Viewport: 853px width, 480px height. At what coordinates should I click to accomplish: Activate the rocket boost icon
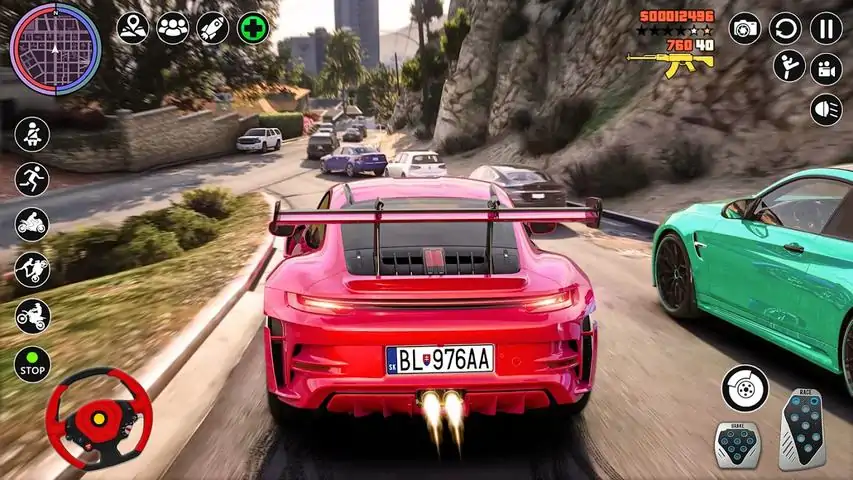[213, 28]
